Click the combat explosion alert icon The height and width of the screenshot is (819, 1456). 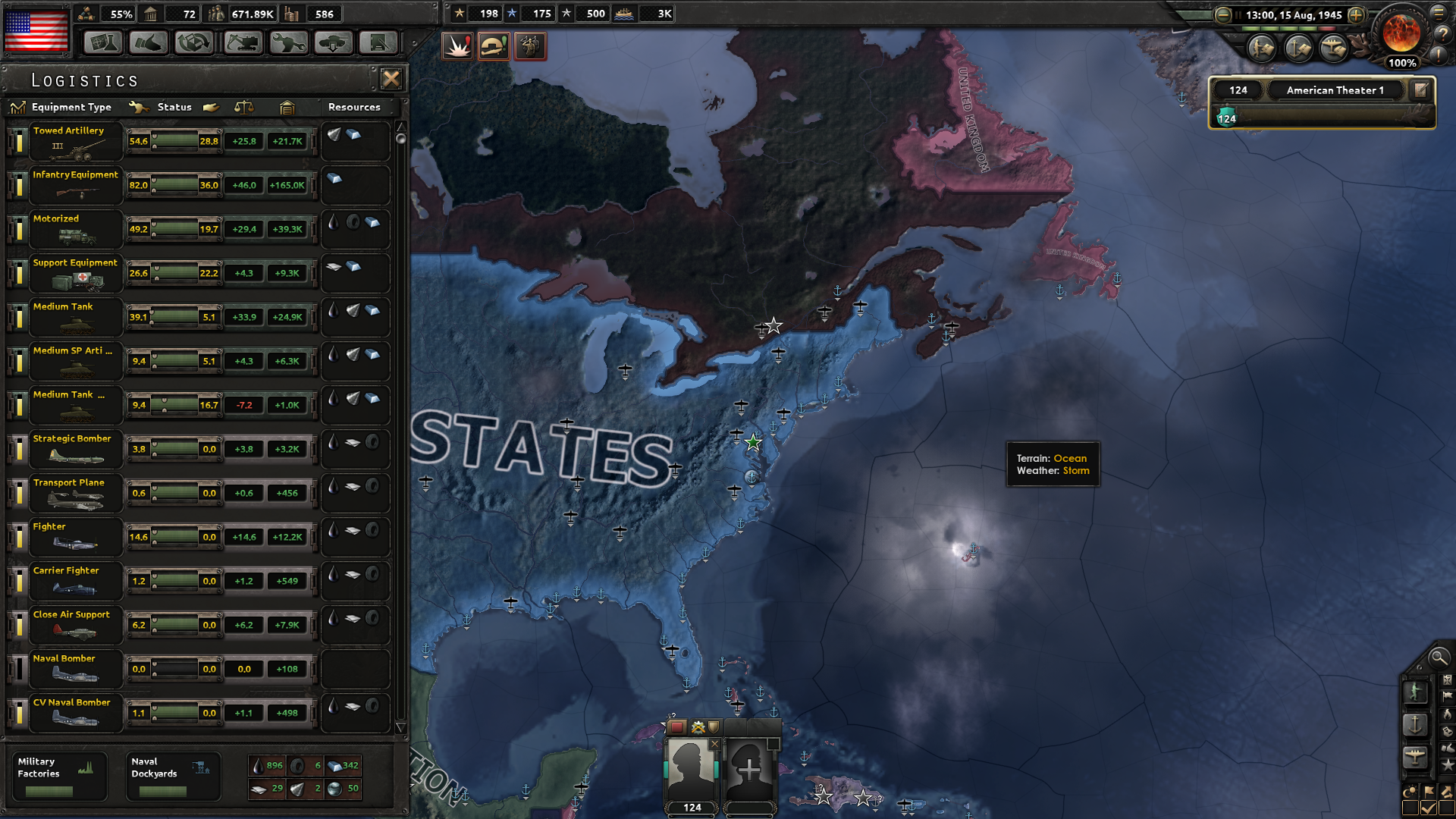457,46
